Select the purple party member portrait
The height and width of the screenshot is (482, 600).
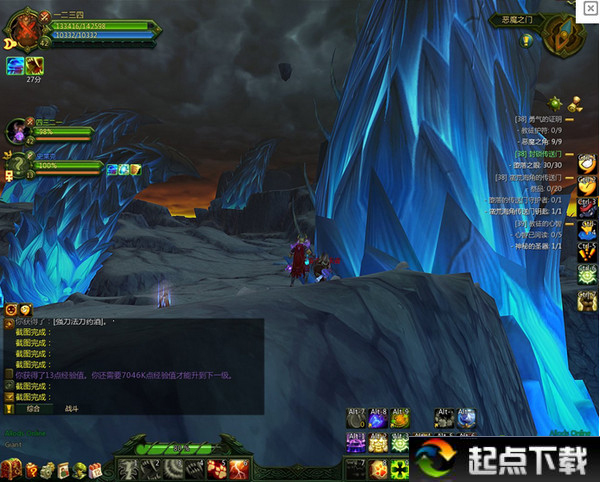[19, 129]
